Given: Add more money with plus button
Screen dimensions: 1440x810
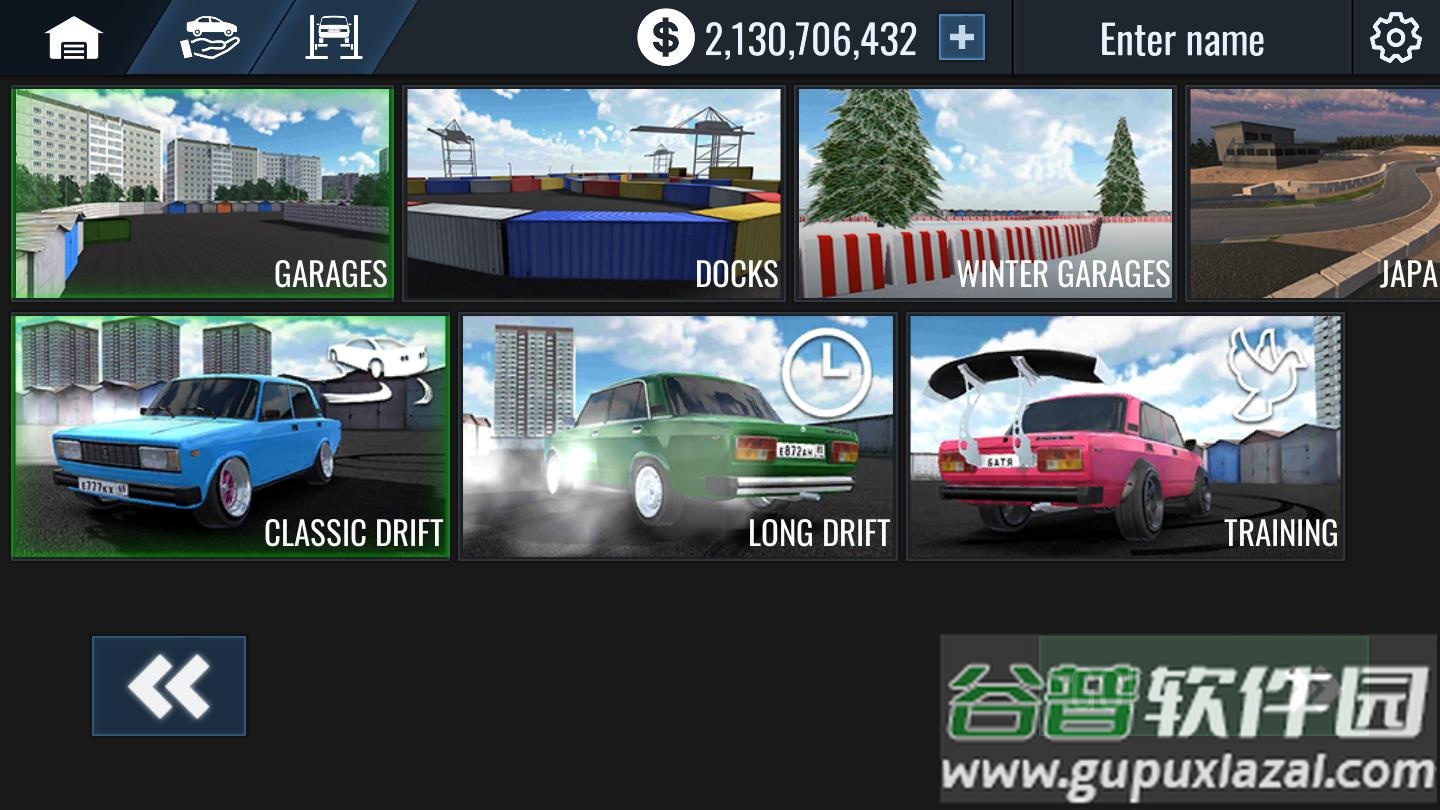Looking at the screenshot, I should (961, 39).
